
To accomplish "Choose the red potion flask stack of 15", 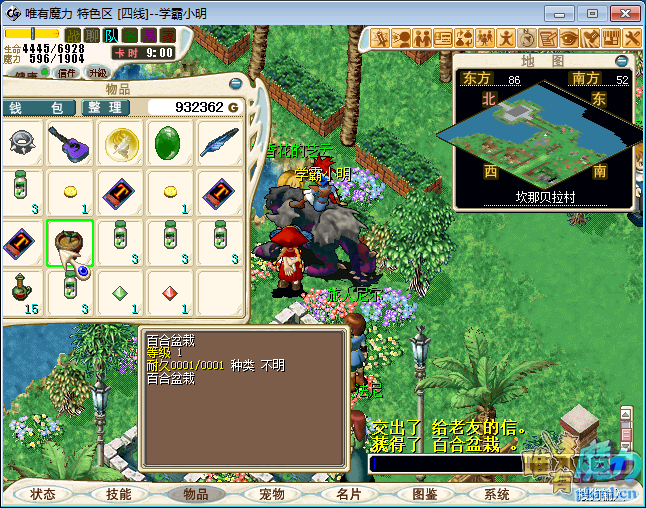I will click(20, 292).
